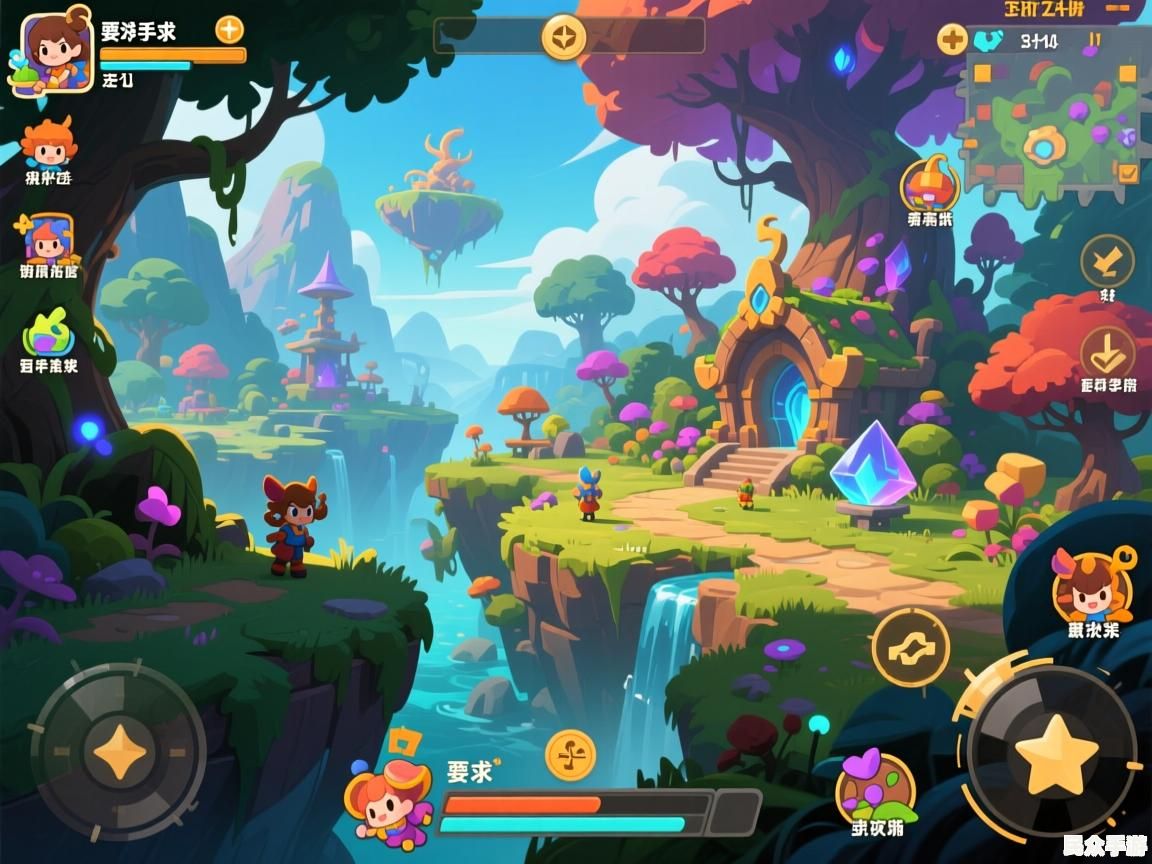
Task: Tap the yellow plus next to the currency counter
Action: click(x=952, y=40)
